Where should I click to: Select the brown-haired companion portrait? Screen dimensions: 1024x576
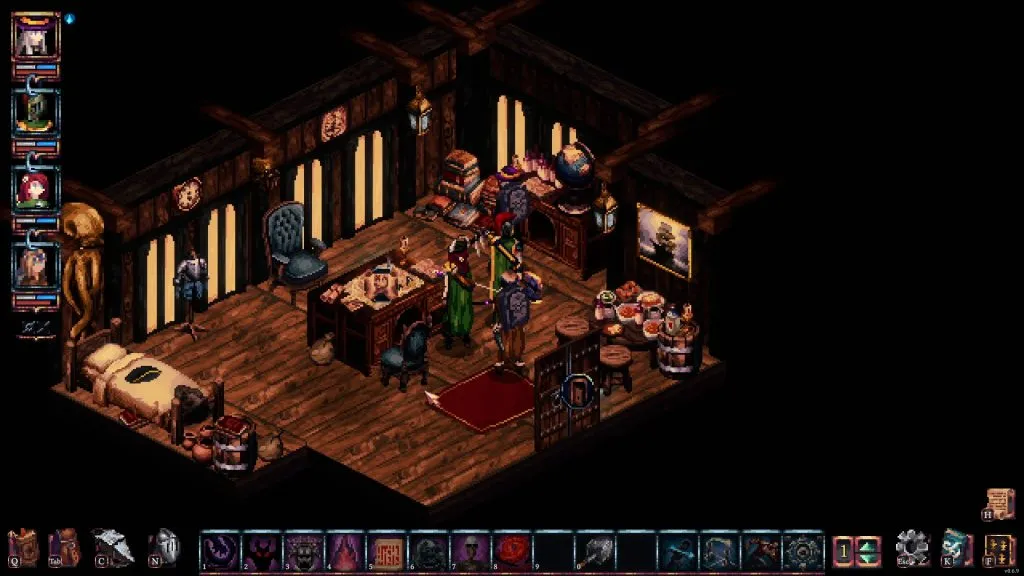click(x=36, y=265)
